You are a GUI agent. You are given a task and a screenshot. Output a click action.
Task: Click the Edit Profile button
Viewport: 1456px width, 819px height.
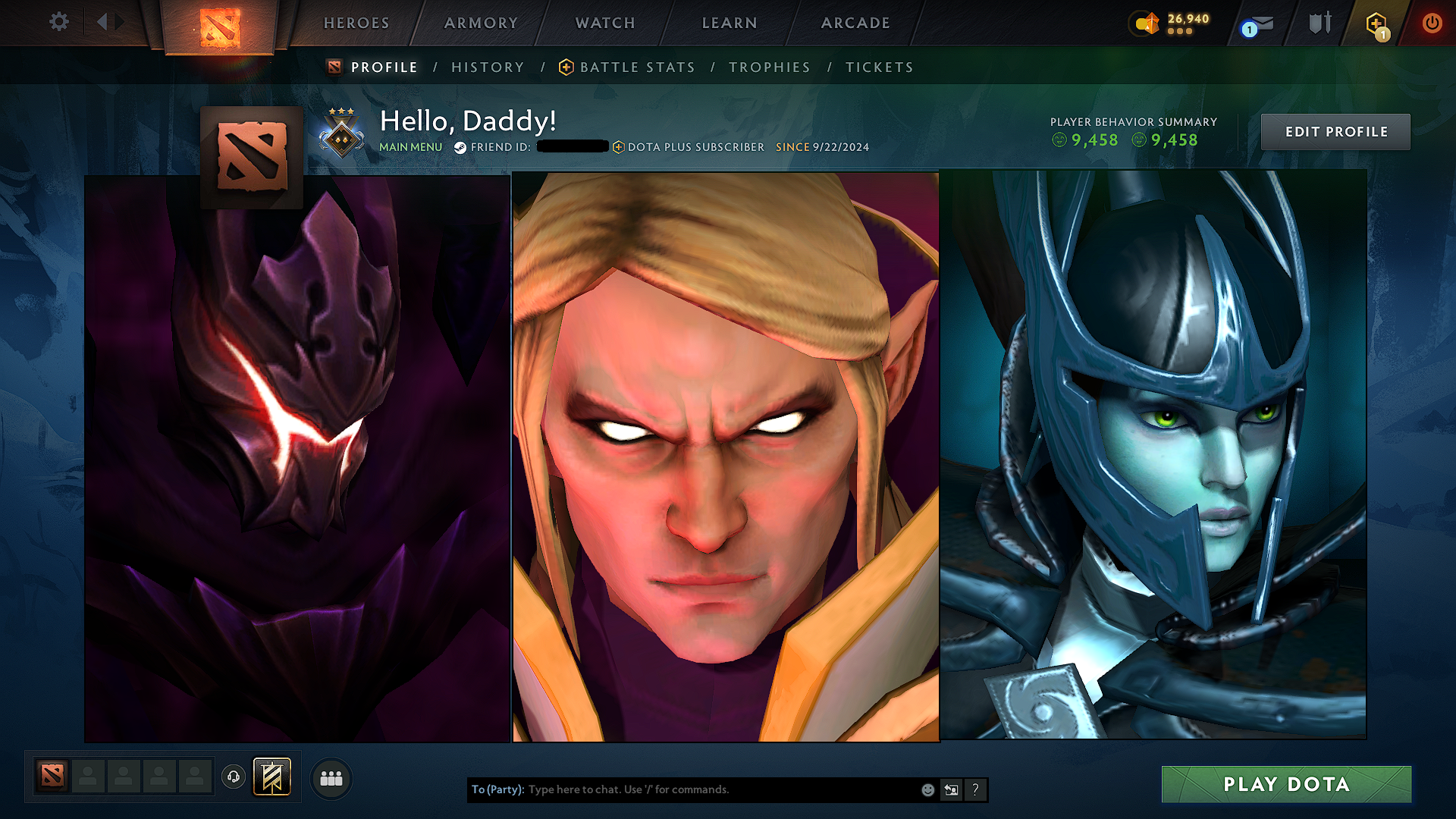(1335, 131)
